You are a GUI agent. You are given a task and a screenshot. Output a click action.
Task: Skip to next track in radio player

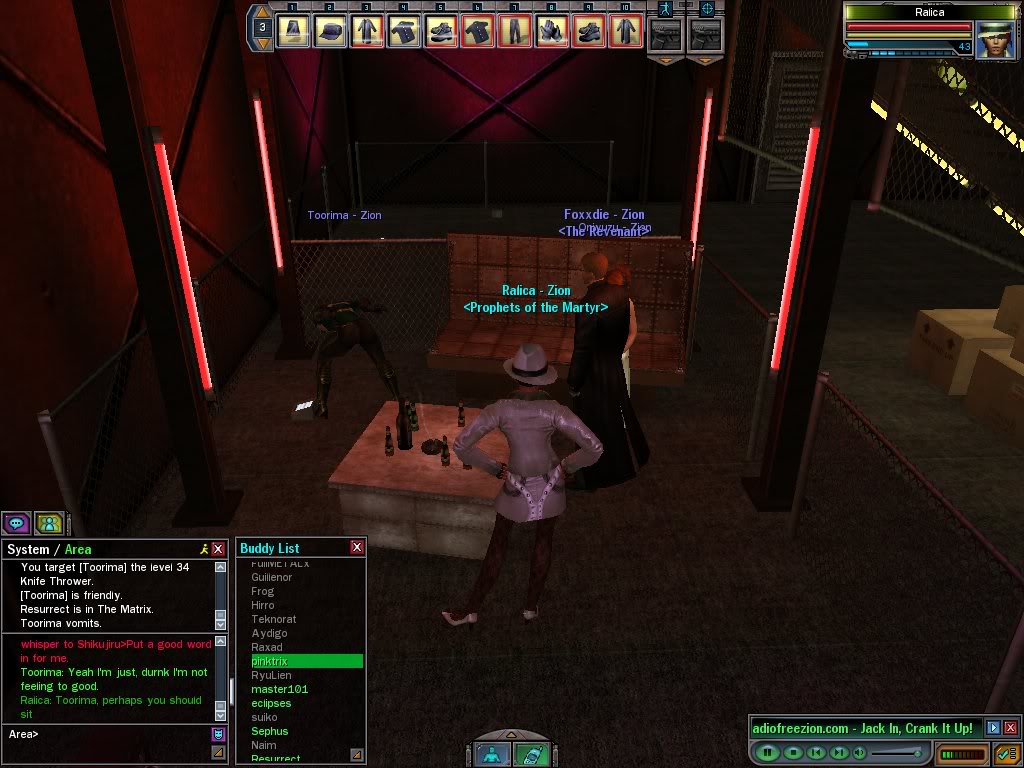840,752
